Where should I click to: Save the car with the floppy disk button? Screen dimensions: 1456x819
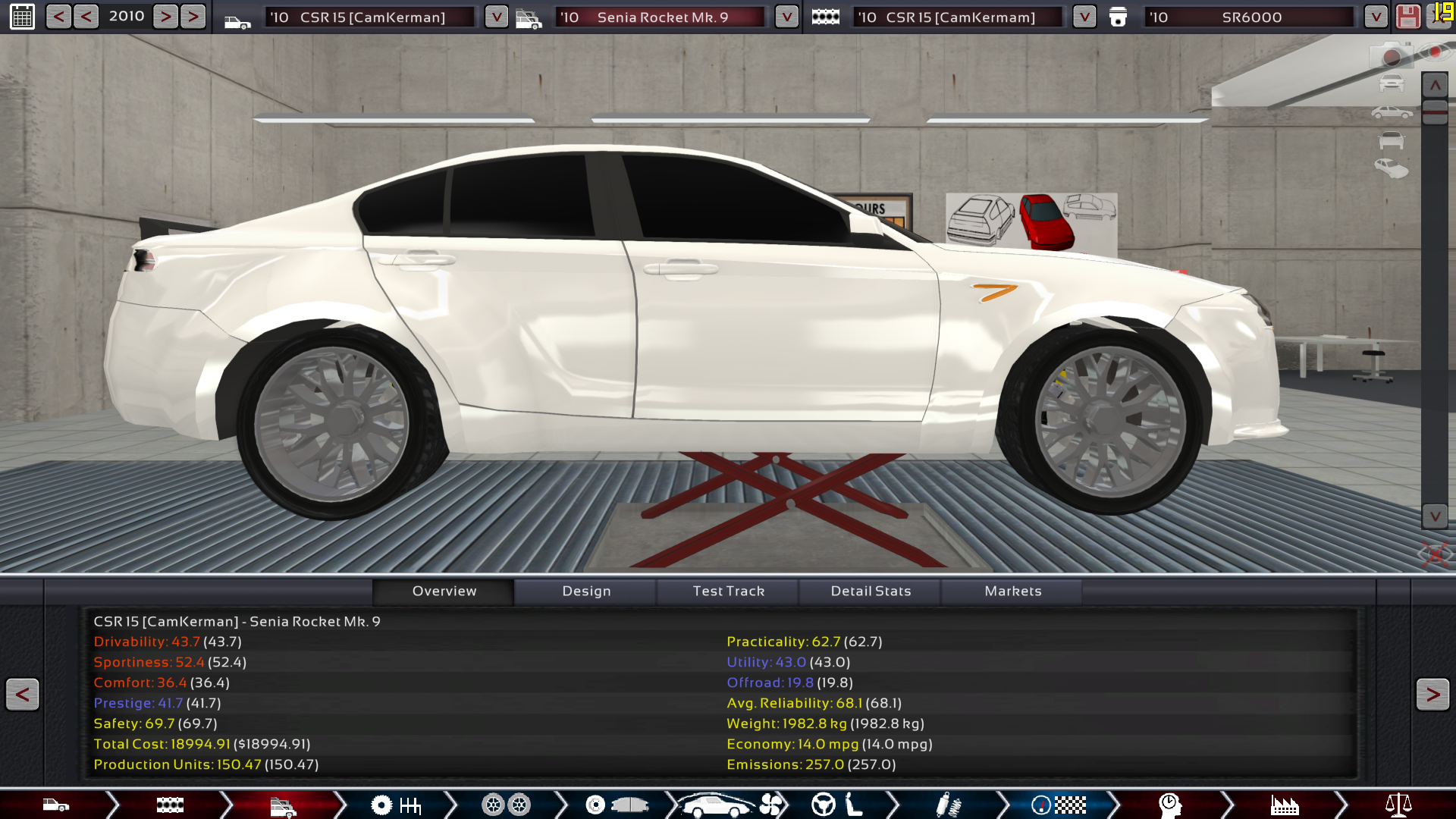point(1407,17)
